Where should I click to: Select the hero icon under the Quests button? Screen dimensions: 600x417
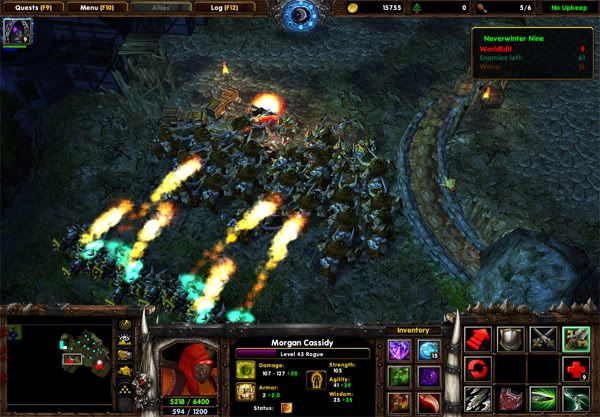[17, 32]
